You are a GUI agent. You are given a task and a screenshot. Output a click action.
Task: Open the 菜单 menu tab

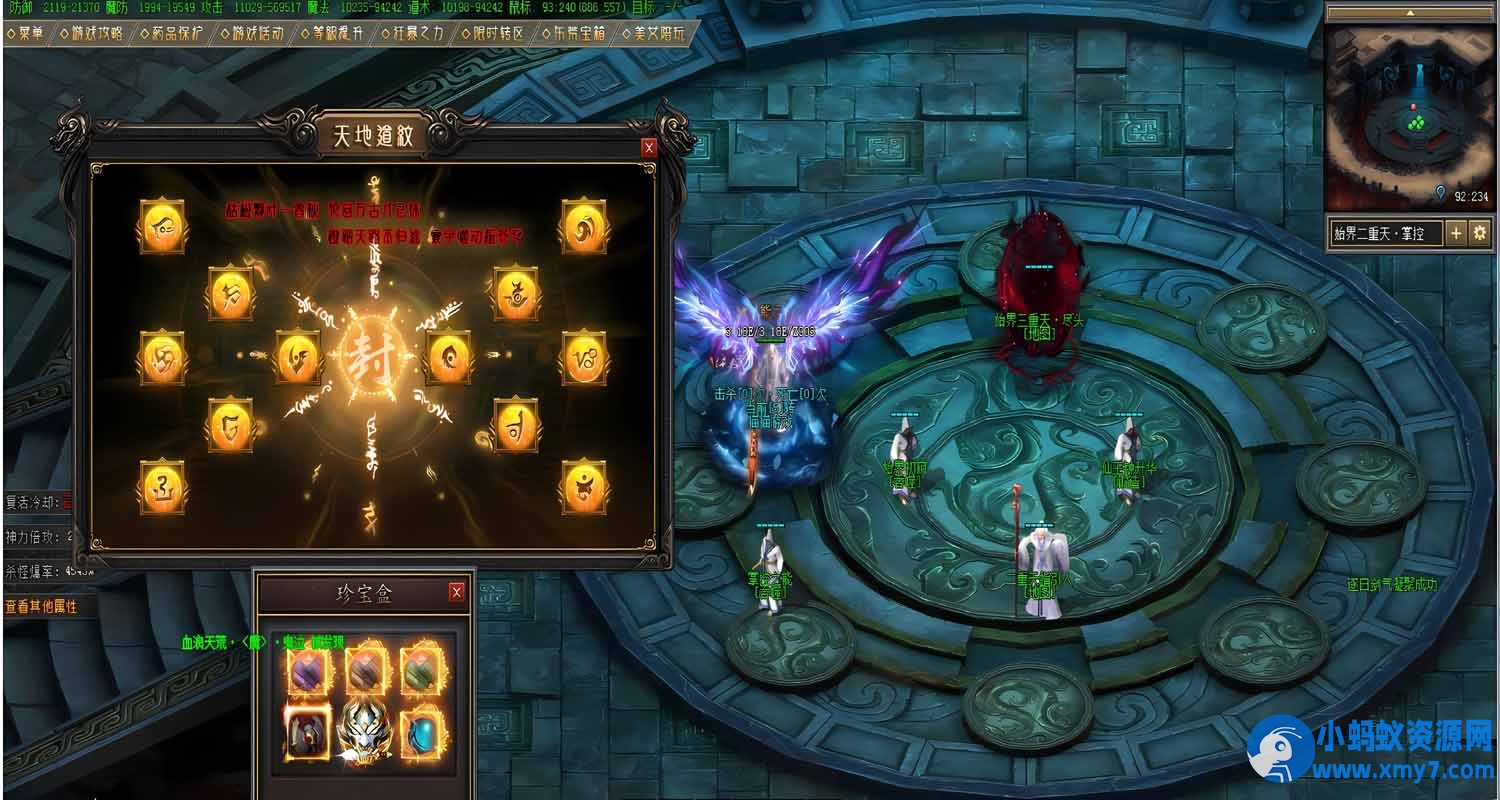tap(26, 33)
